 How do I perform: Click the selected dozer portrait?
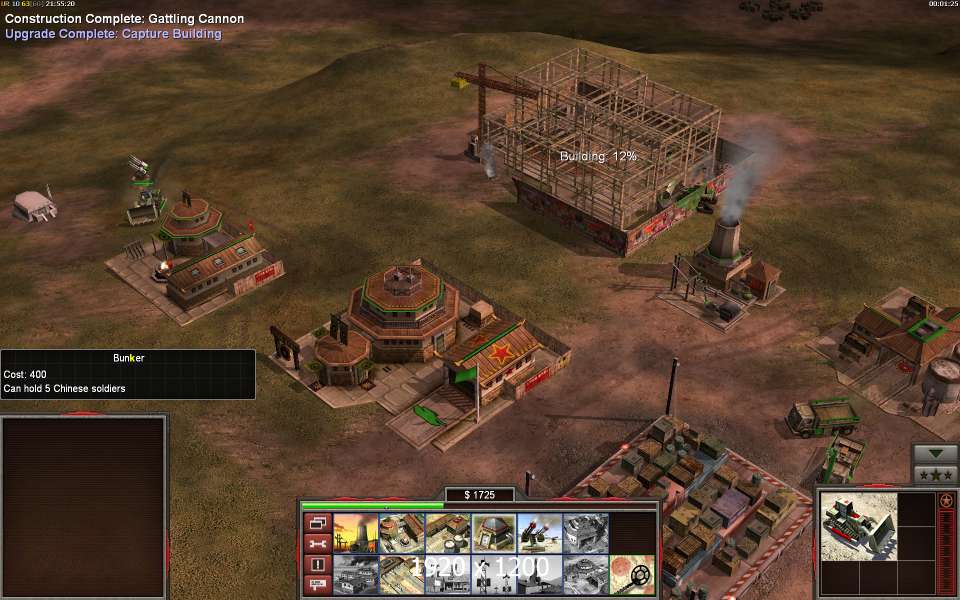tap(857, 525)
